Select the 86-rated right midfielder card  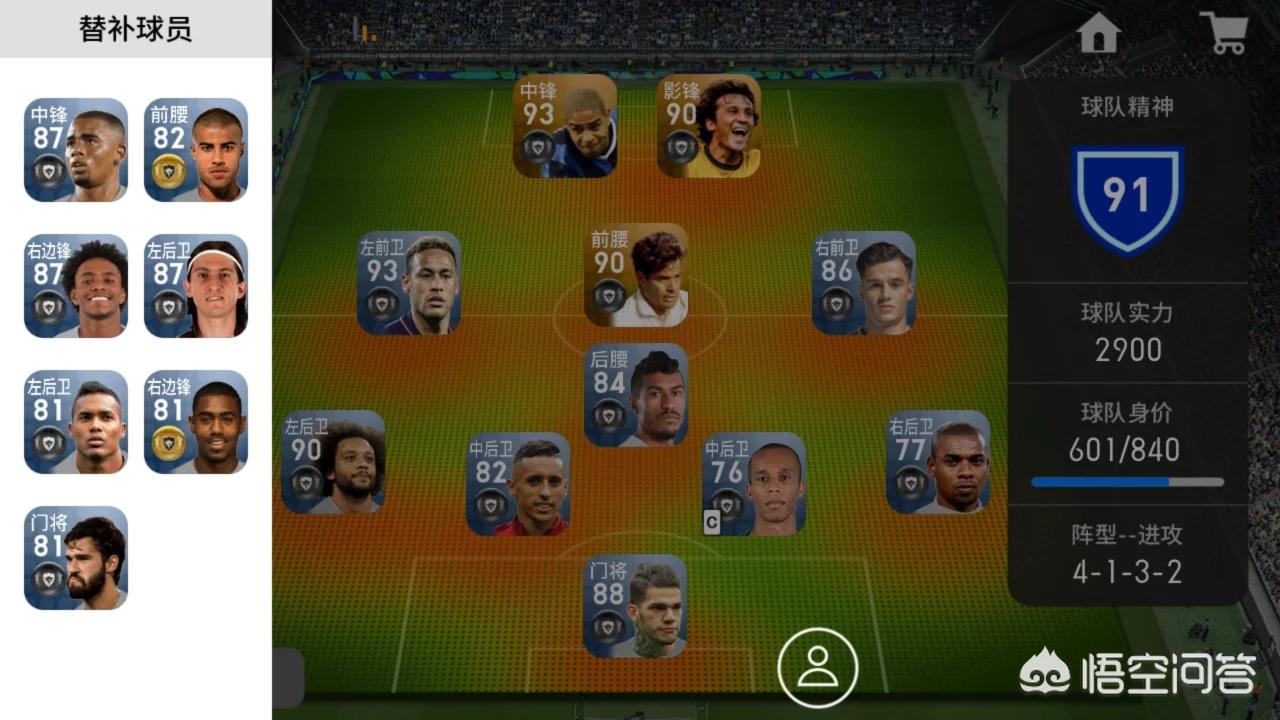(x=863, y=283)
